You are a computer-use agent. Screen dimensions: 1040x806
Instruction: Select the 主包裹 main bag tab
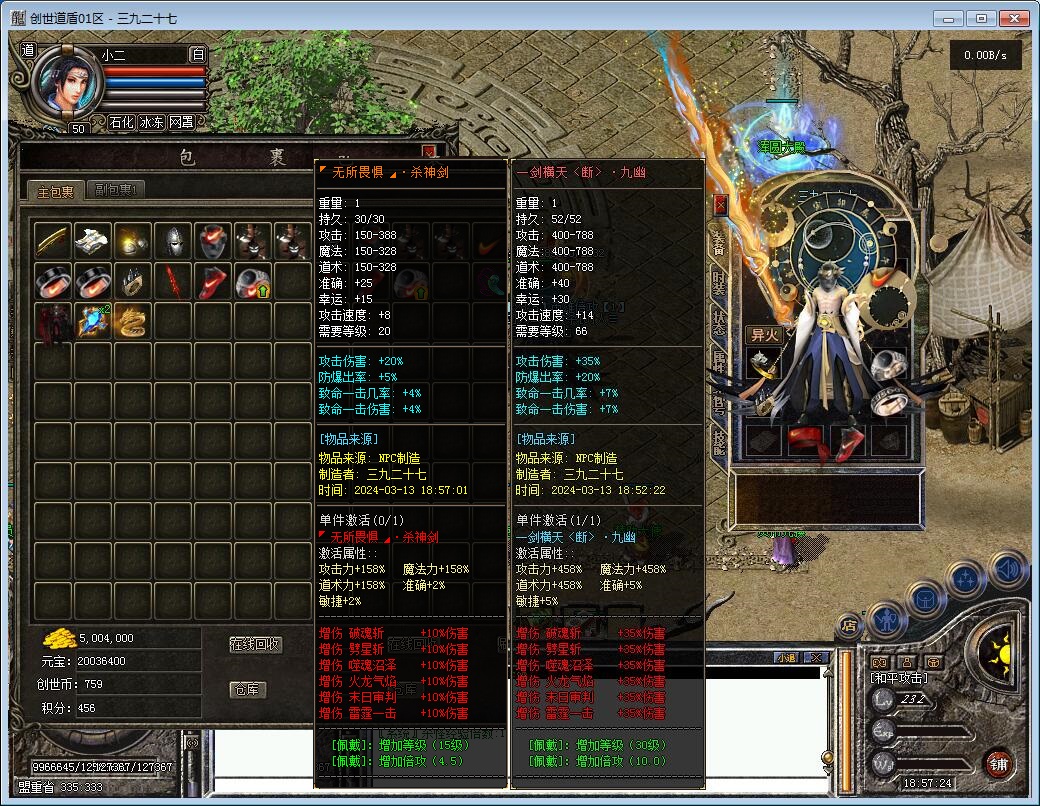55,190
